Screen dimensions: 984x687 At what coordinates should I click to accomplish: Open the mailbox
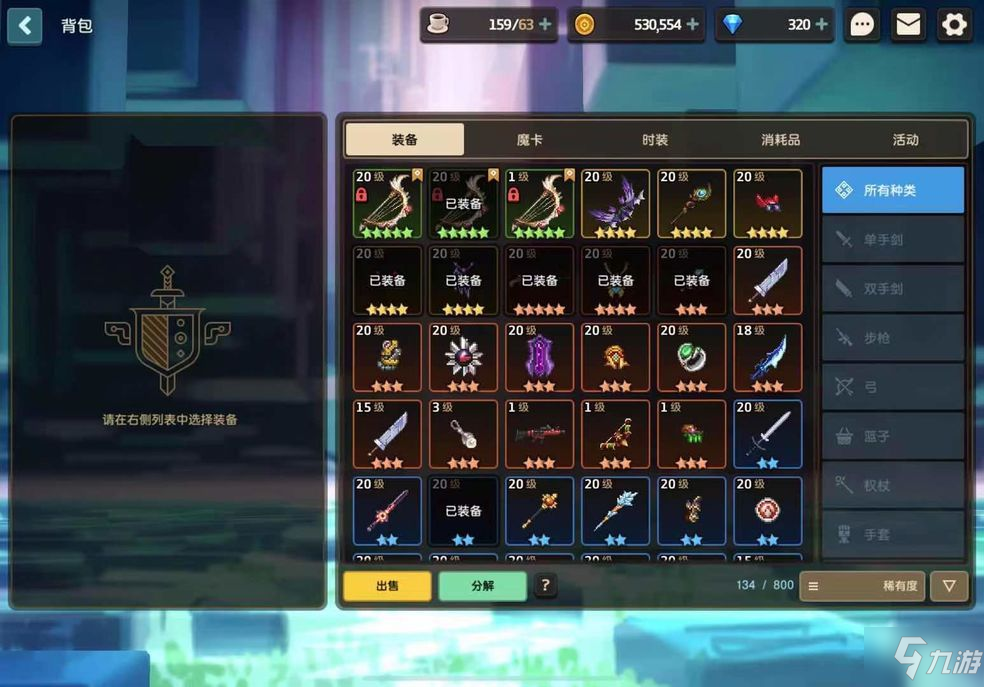(908, 25)
